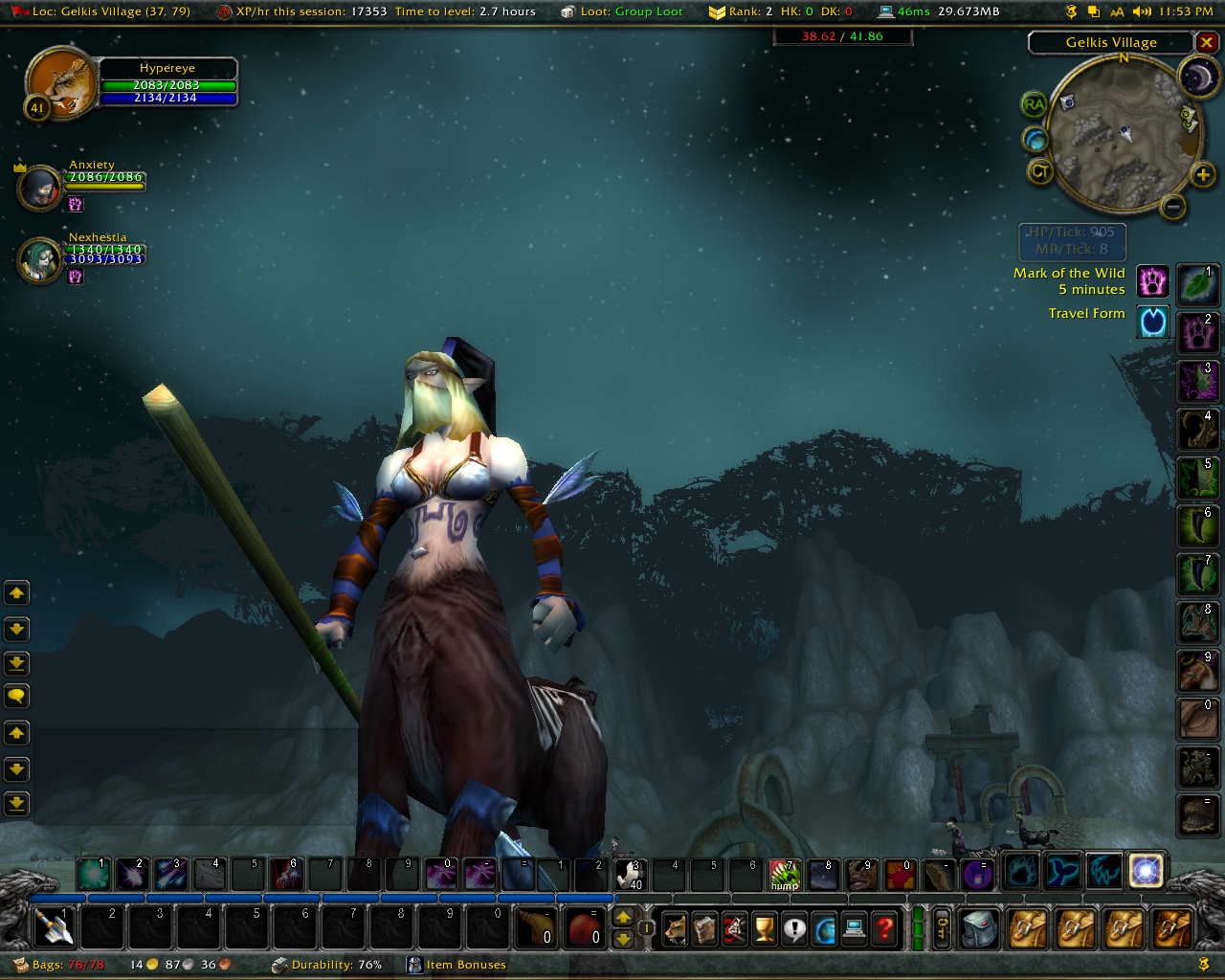The width and height of the screenshot is (1225, 980).
Task: Select the Hypereye player portrait
Action: pyautogui.click(x=60, y=84)
